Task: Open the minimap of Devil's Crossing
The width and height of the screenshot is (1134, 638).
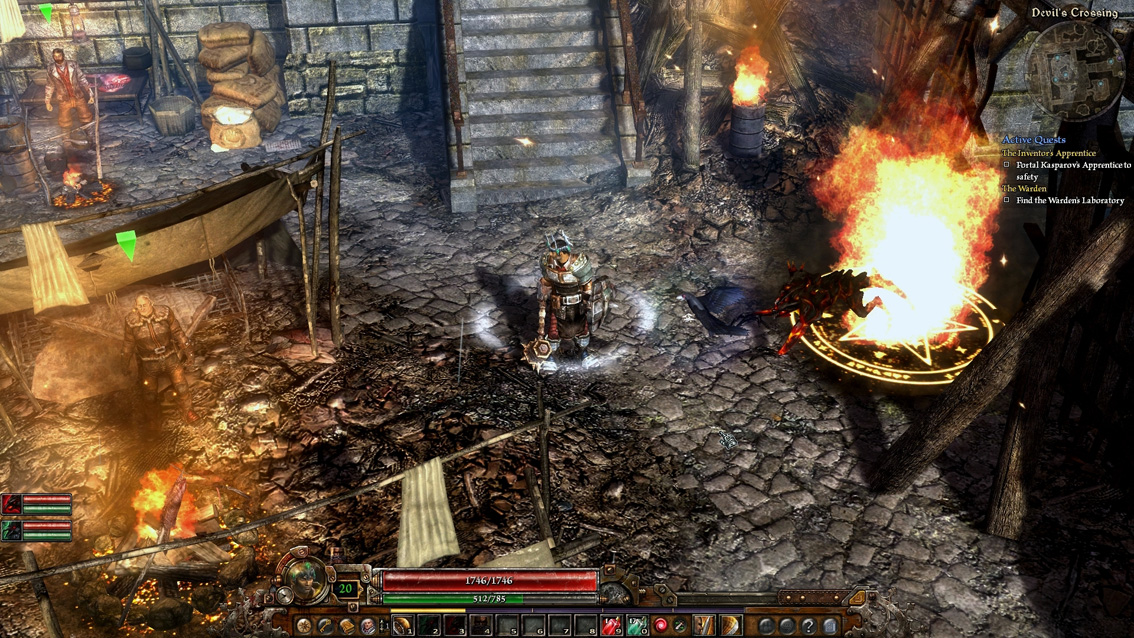Action: click(1078, 70)
